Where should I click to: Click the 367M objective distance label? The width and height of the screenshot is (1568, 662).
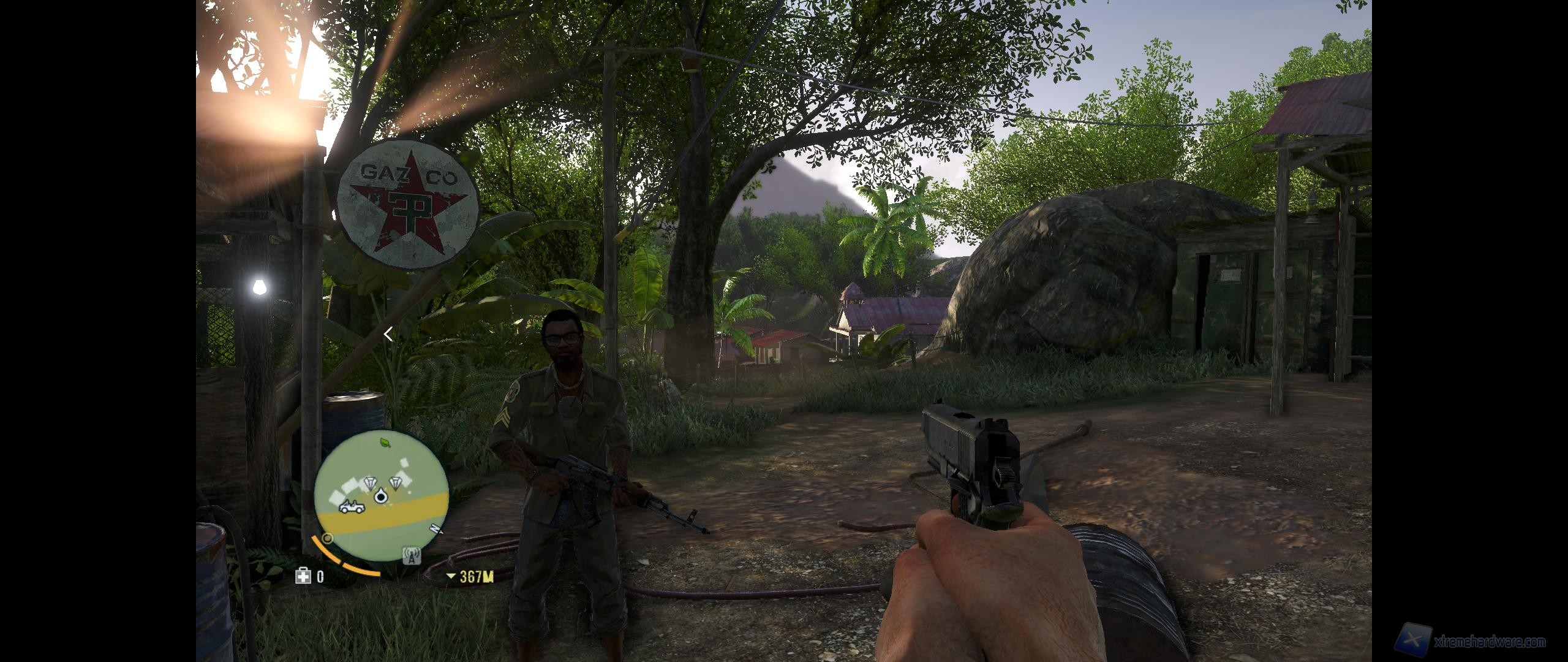[x=476, y=577]
